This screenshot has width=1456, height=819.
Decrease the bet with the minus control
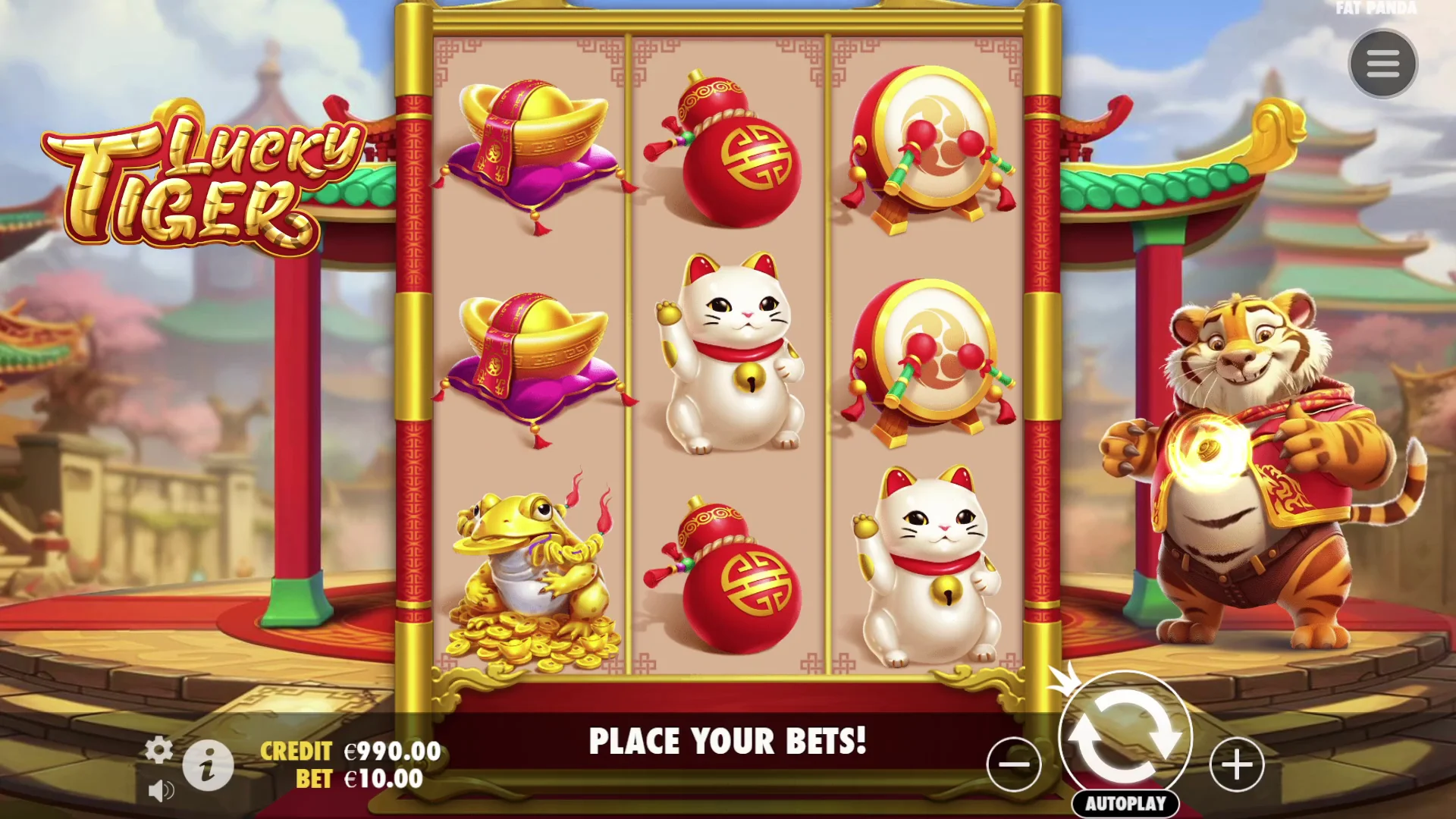point(1014,766)
